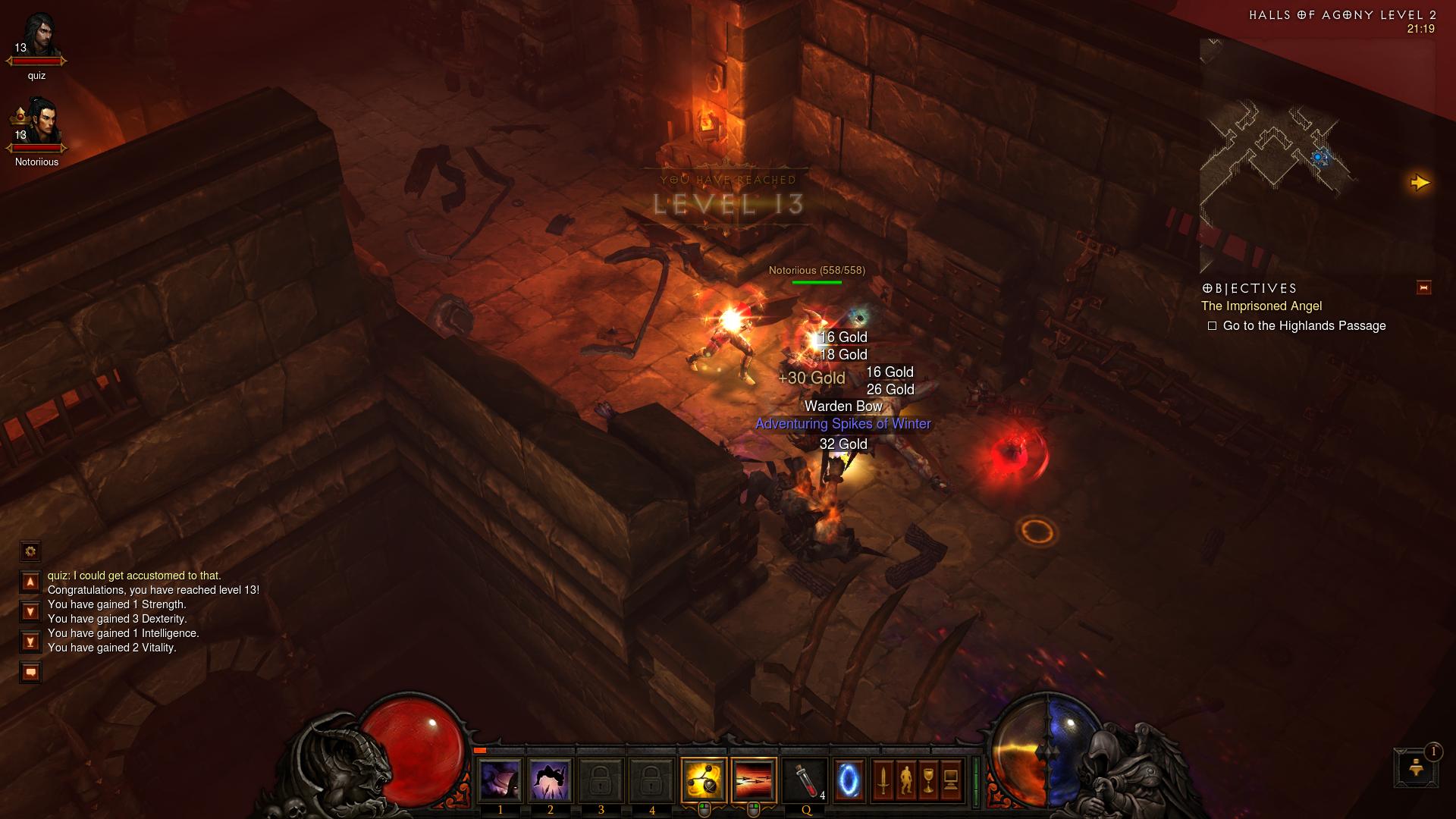1456x819 pixels.
Task: Collapse the Objectives tracker panel
Action: pos(1423,287)
